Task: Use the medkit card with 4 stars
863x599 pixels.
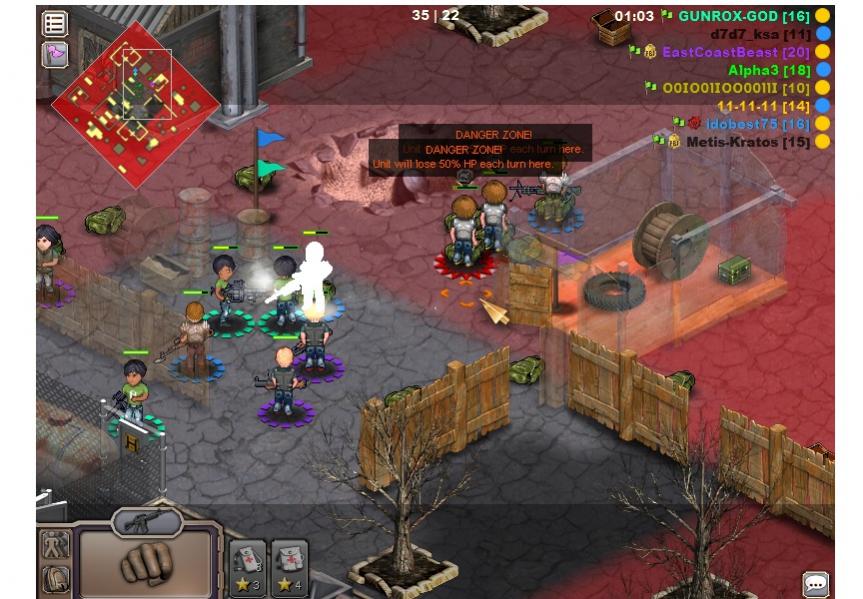Action: pos(289,568)
